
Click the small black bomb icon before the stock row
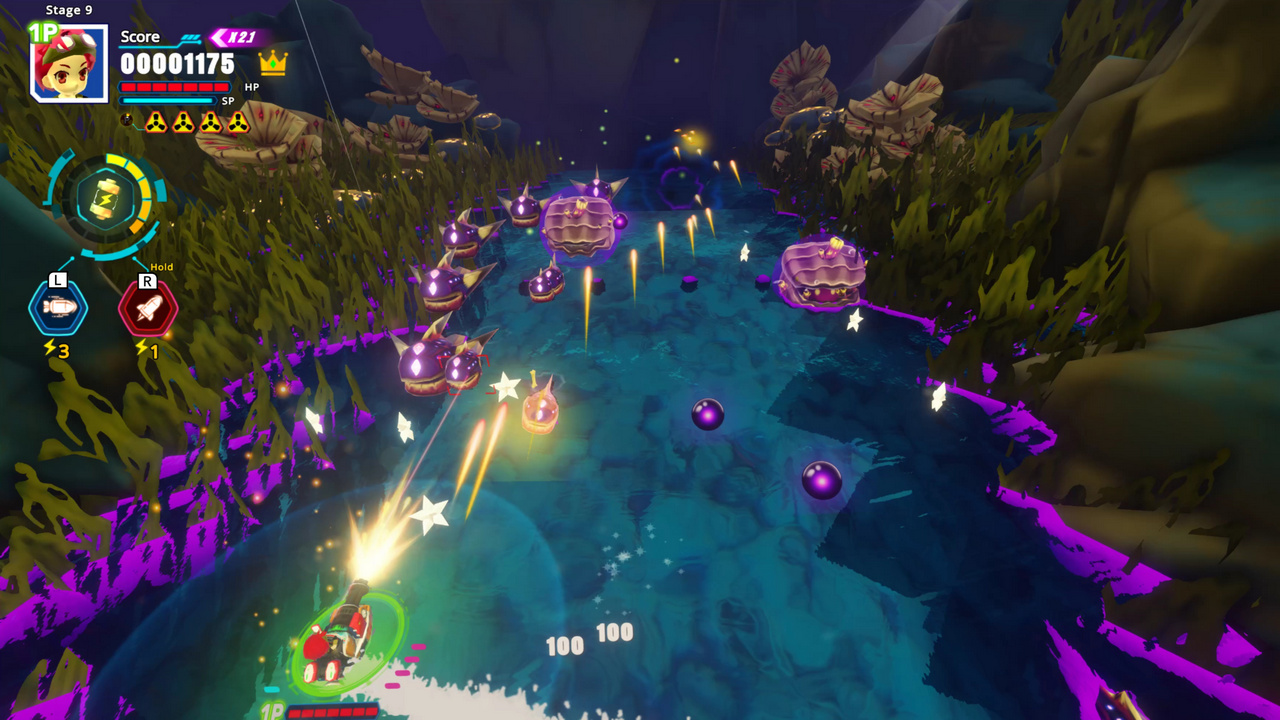[x=126, y=120]
